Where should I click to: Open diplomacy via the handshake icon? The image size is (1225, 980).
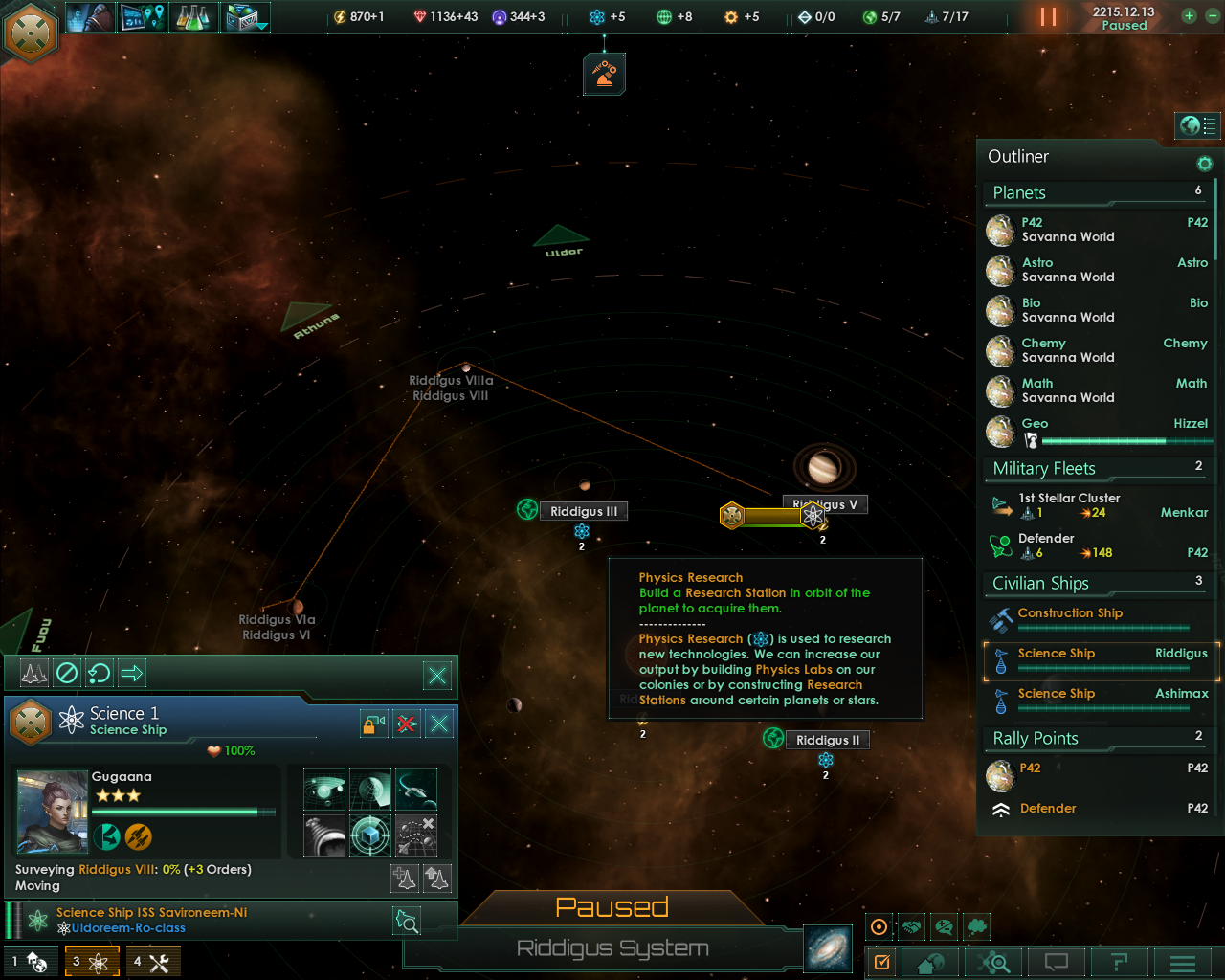[x=911, y=926]
